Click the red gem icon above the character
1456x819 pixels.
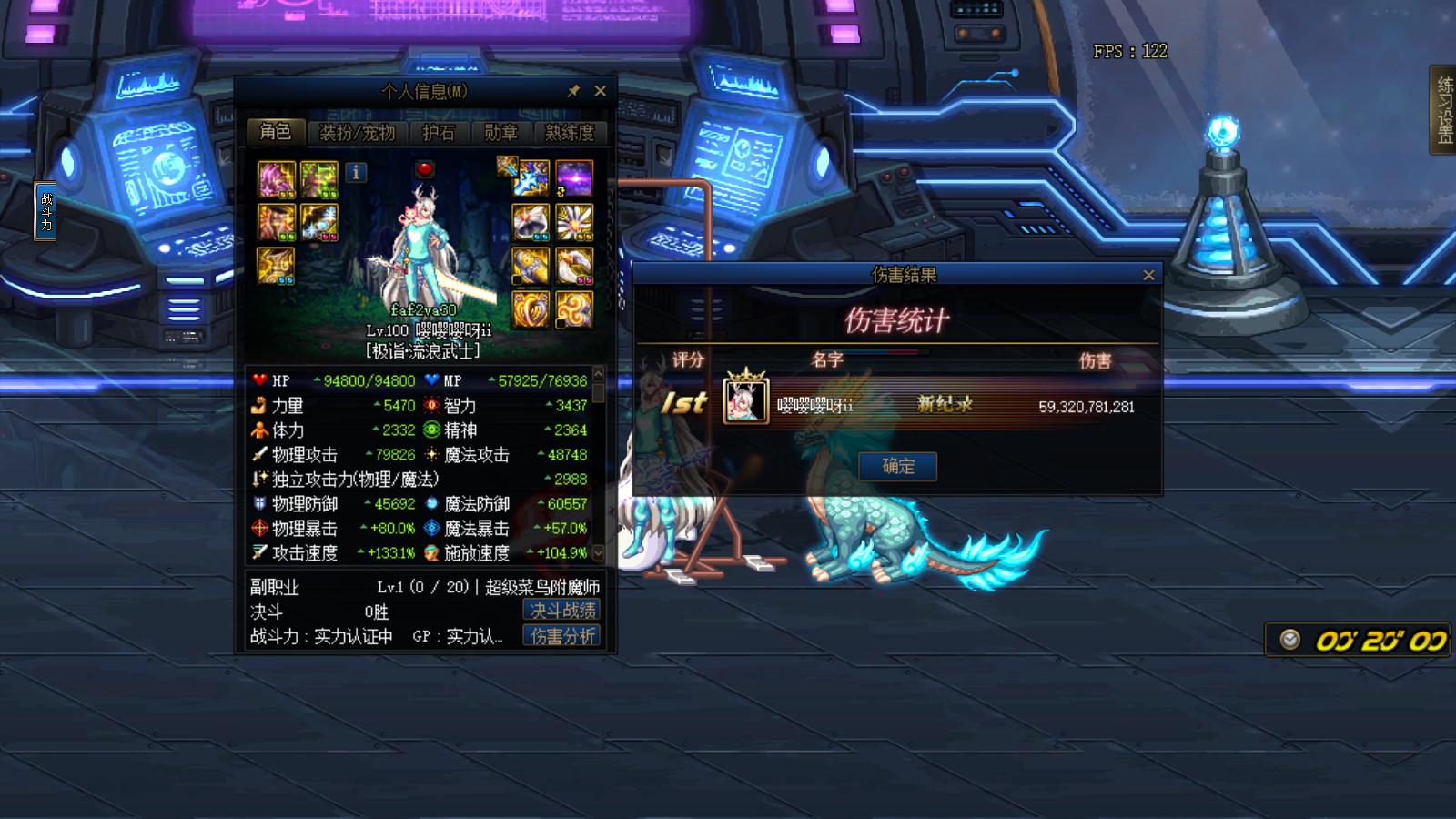click(425, 171)
